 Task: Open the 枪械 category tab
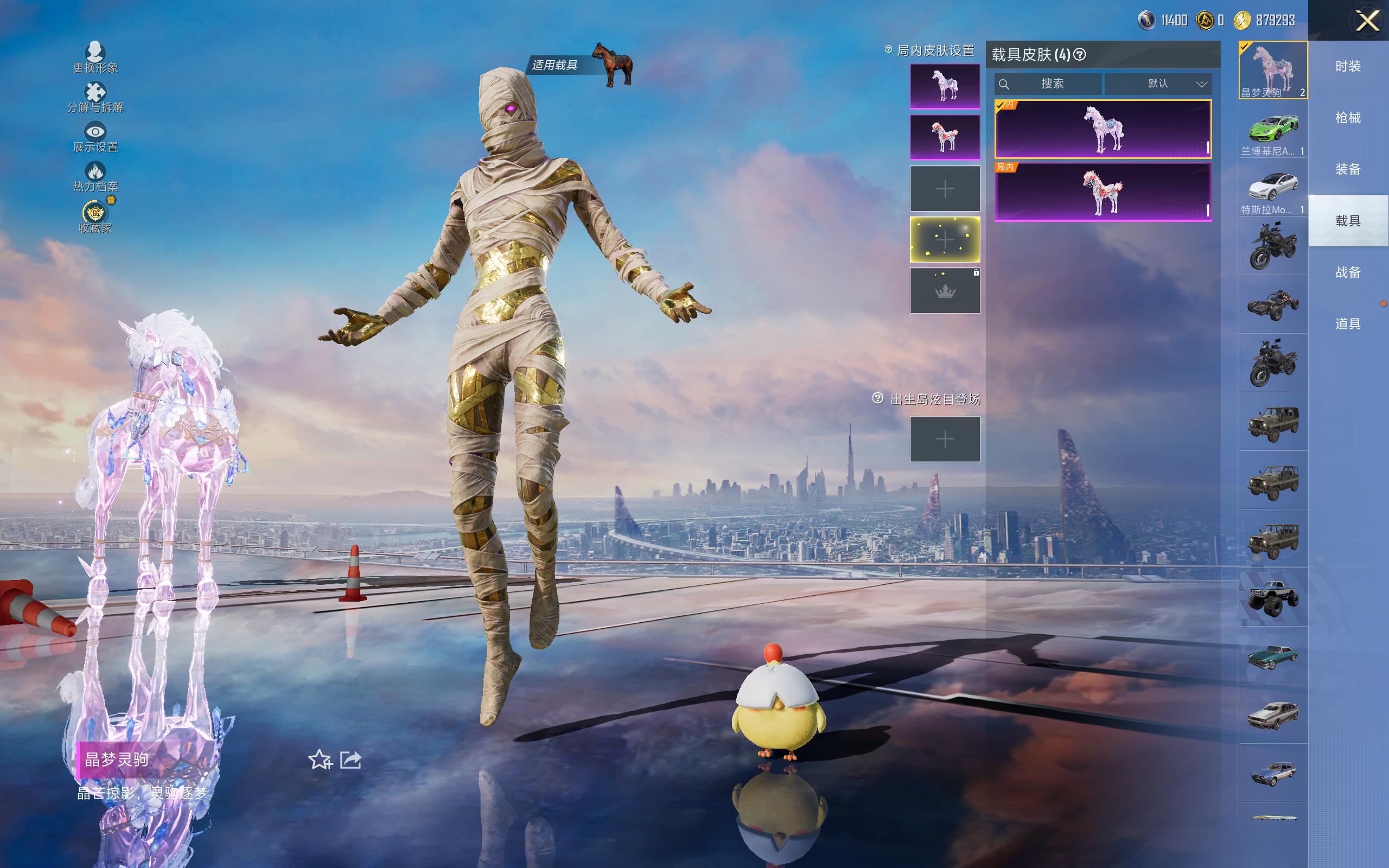pos(1348,118)
